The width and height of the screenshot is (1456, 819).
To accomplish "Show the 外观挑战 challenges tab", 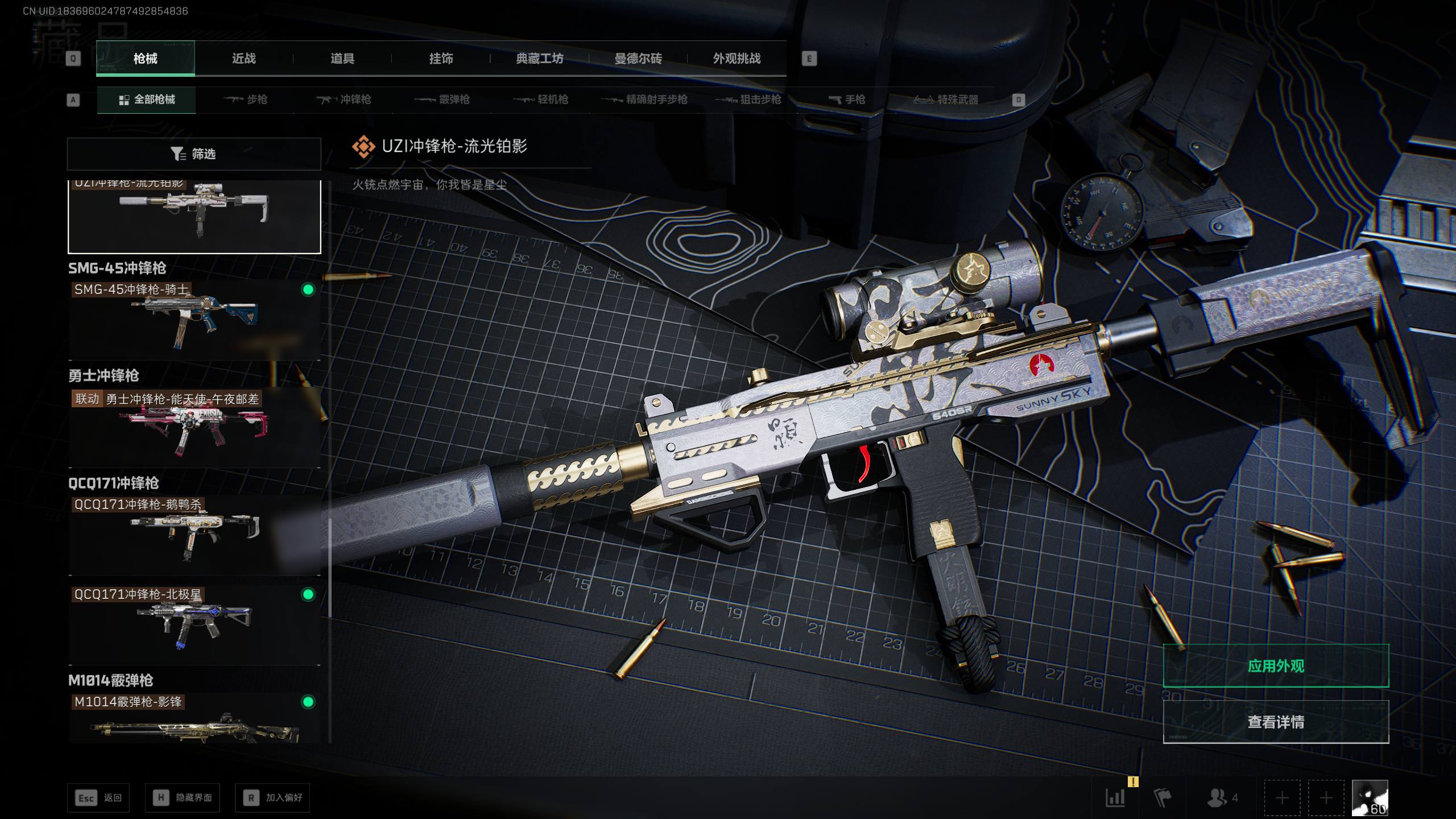I will point(737,59).
